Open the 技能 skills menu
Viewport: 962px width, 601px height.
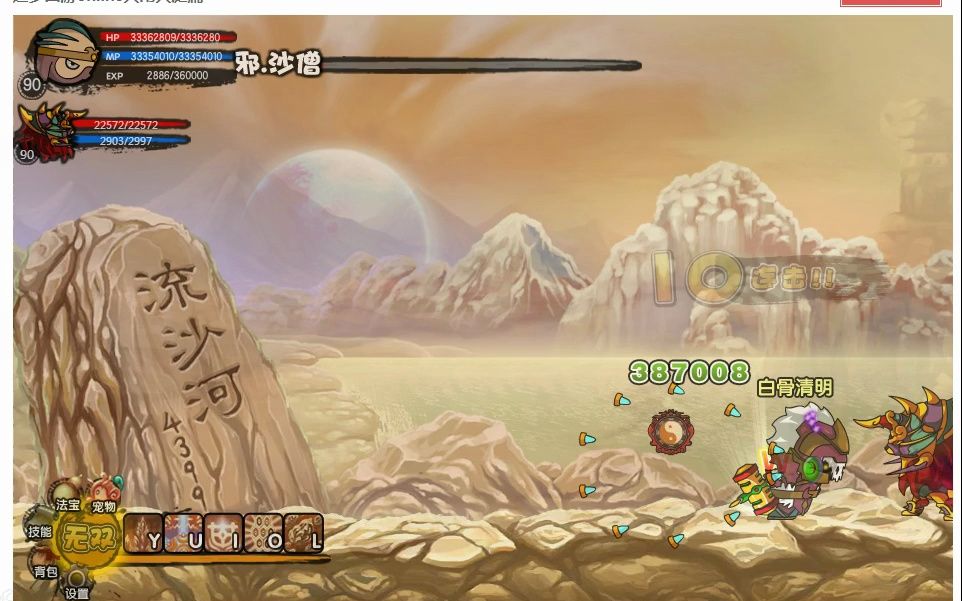coord(40,532)
